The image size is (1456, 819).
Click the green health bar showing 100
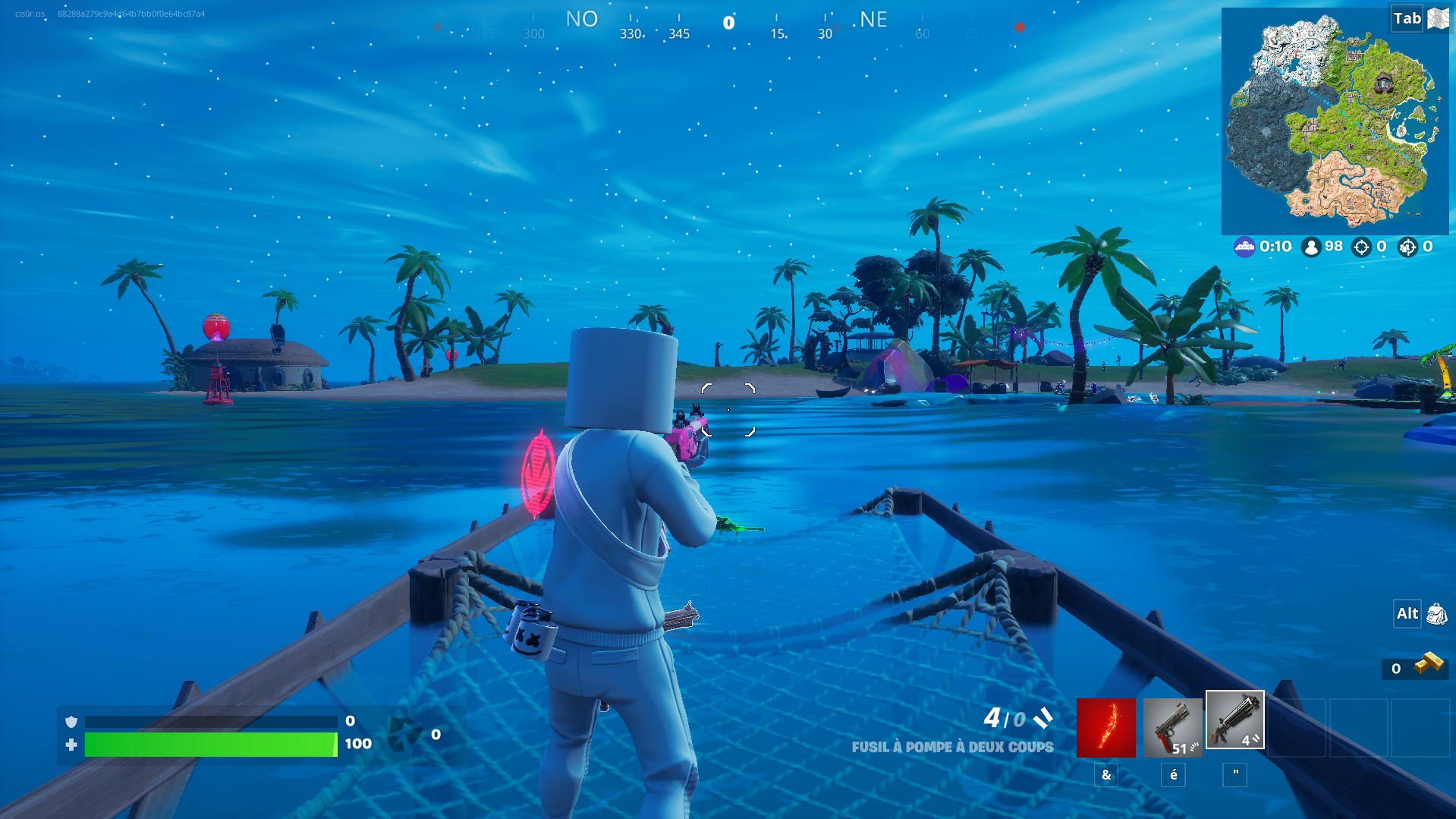212,745
